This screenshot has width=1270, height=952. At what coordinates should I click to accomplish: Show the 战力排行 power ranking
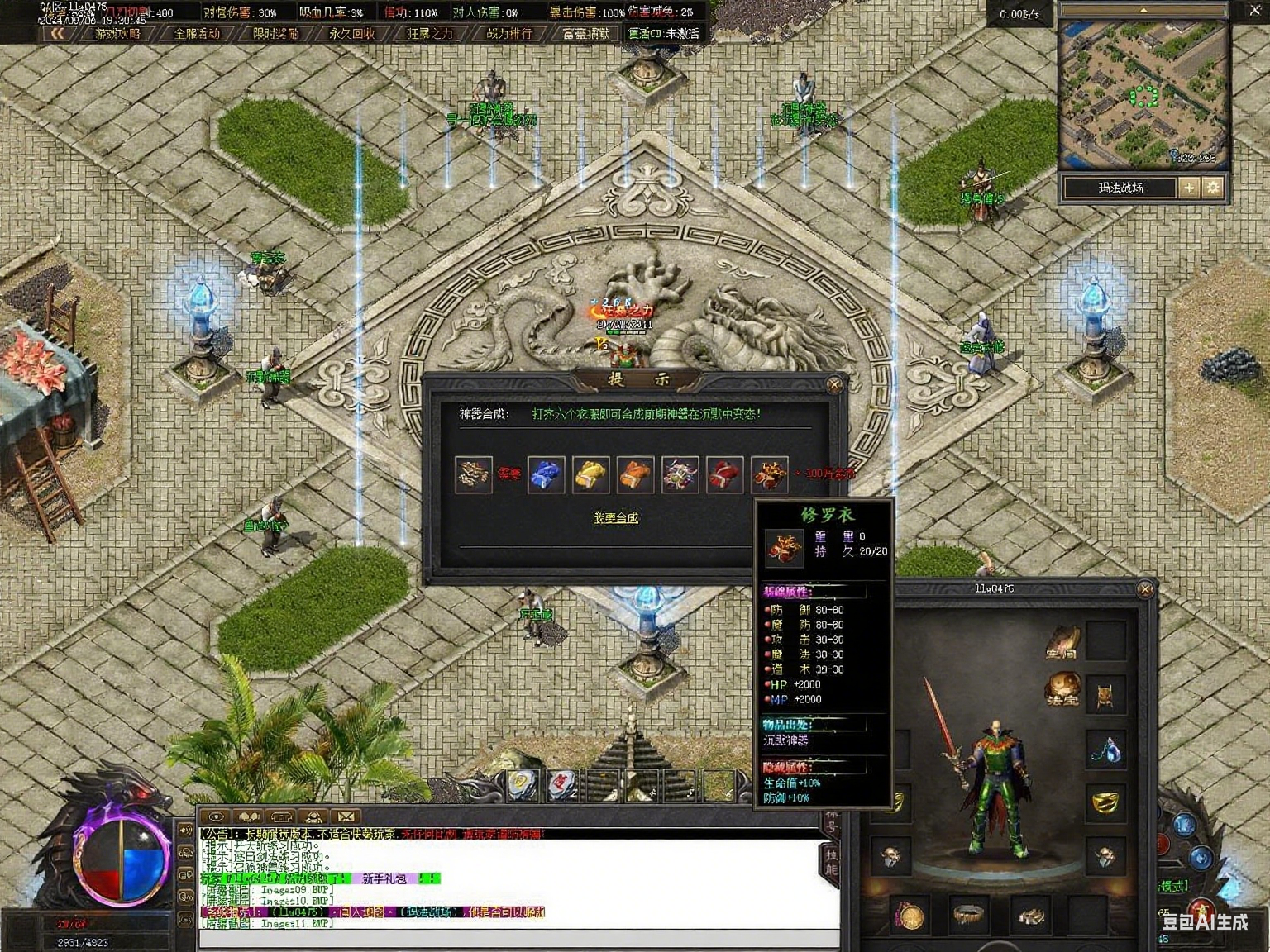[x=508, y=34]
